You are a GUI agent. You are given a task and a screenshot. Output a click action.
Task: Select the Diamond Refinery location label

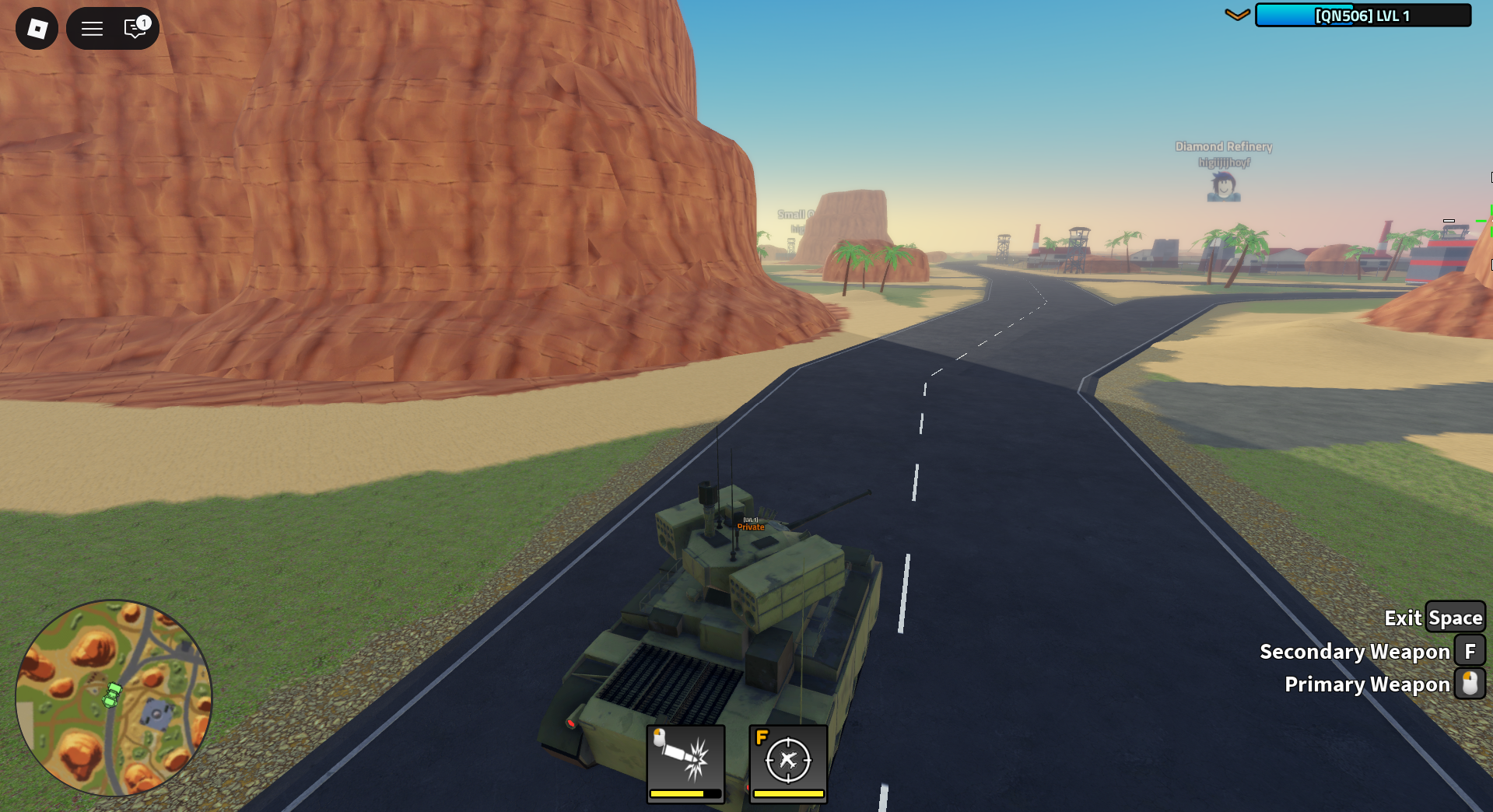1223,145
